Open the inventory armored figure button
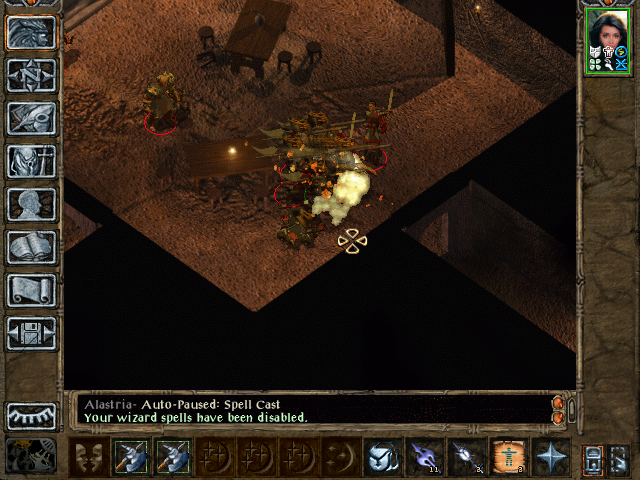Screen dimensions: 640x480 point(31,161)
